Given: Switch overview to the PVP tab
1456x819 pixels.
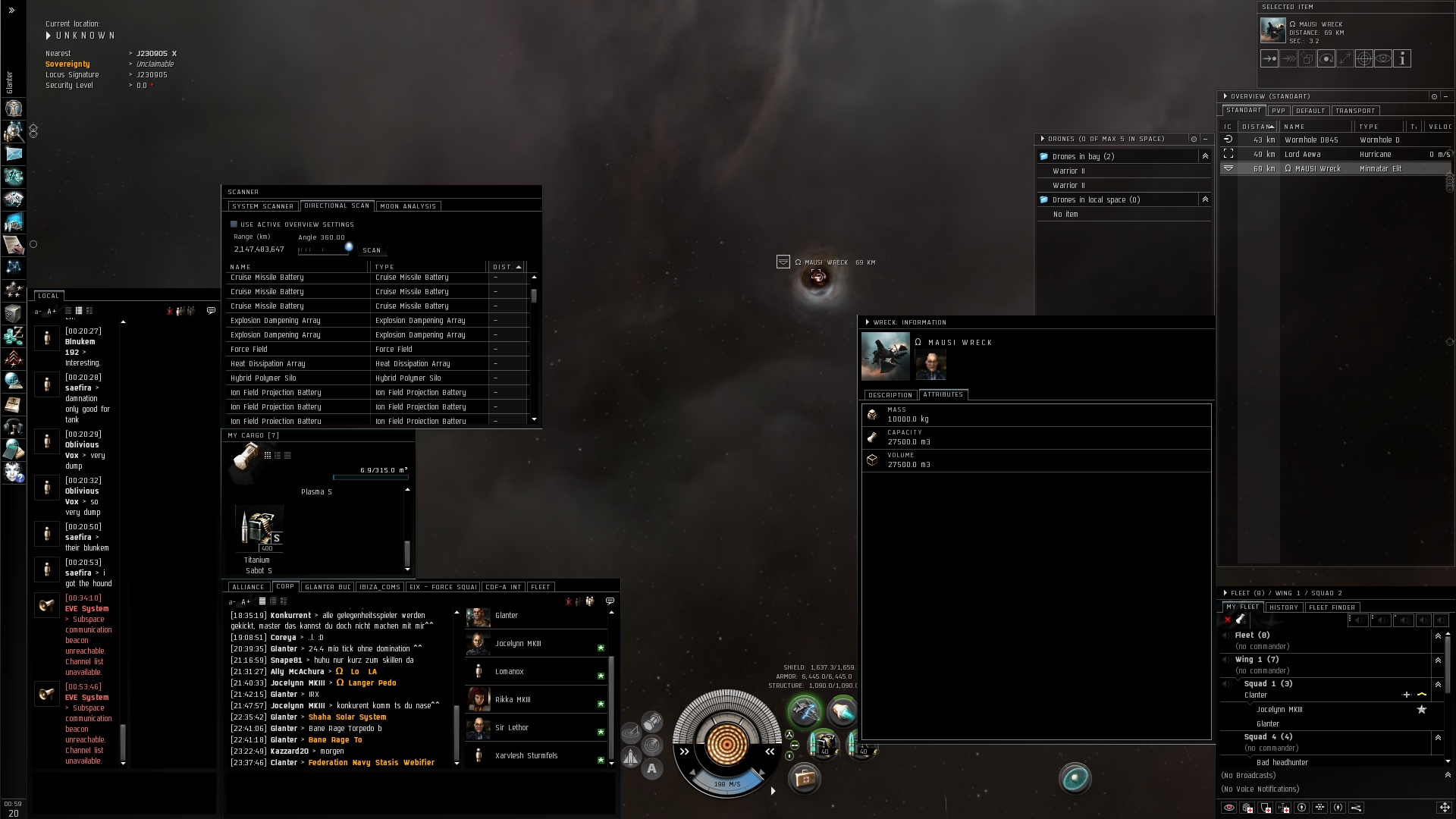Looking at the screenshot, I should pos(1279,111).
